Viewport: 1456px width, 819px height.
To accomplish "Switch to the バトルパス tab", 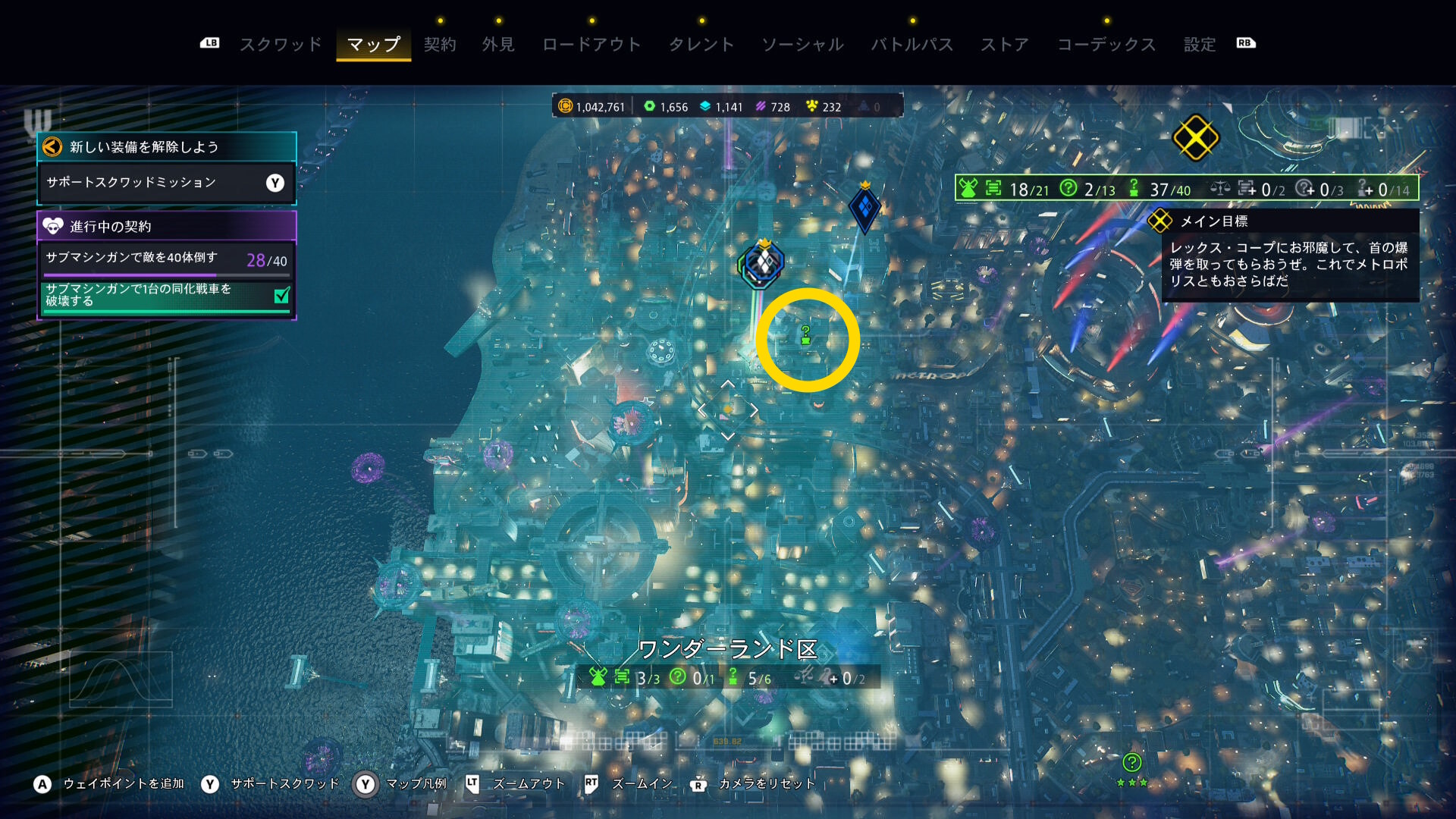I will click(912, 45).
